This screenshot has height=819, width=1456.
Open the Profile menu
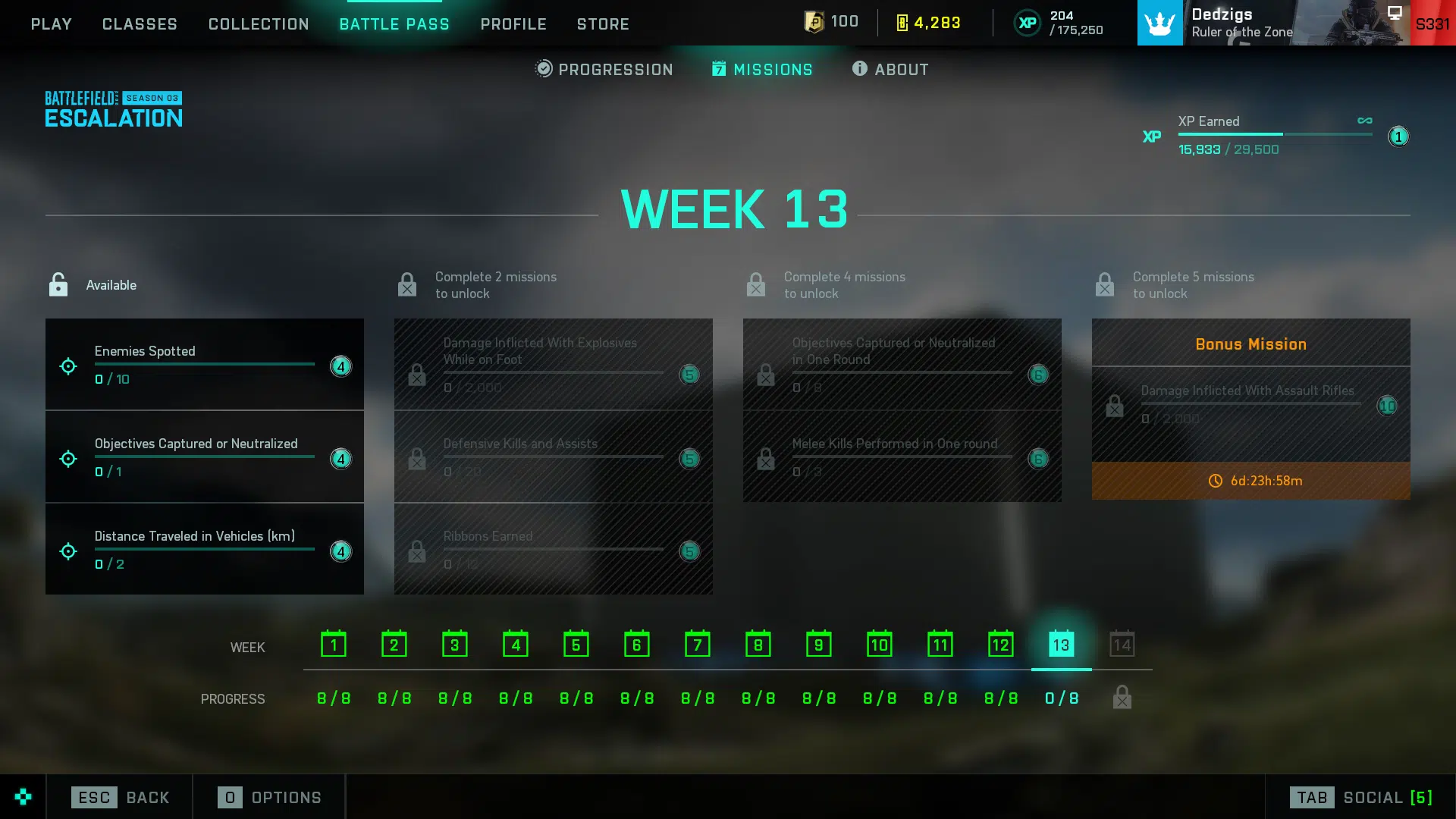coord(513,24)
